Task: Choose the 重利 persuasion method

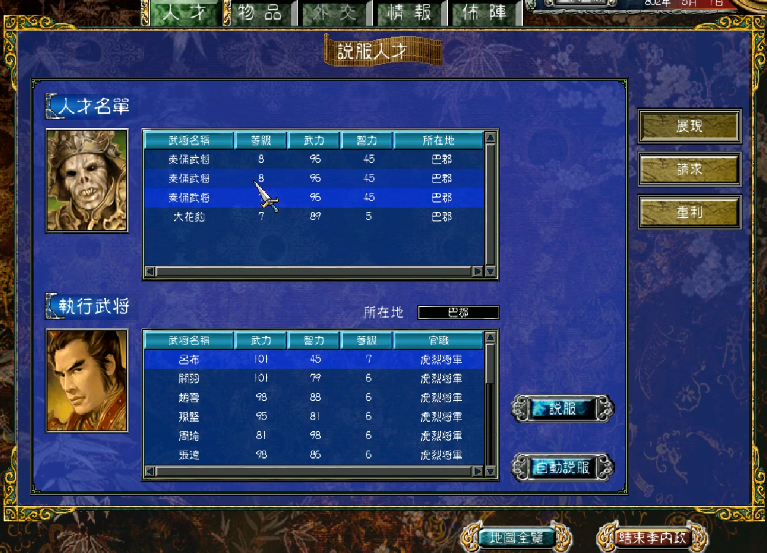Action: tap(689, 212)
